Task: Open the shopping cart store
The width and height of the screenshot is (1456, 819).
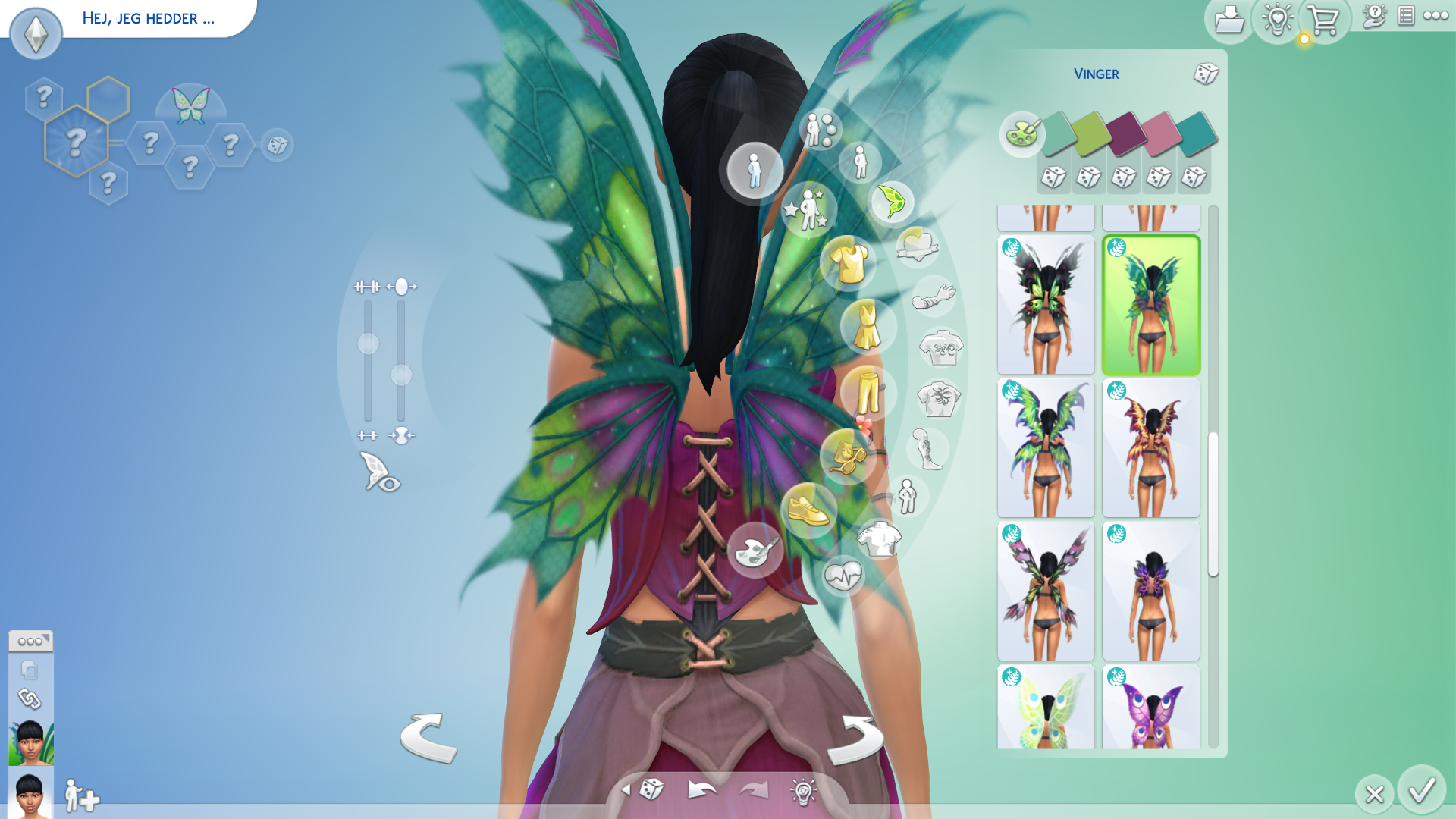Action: point(1324,20)
